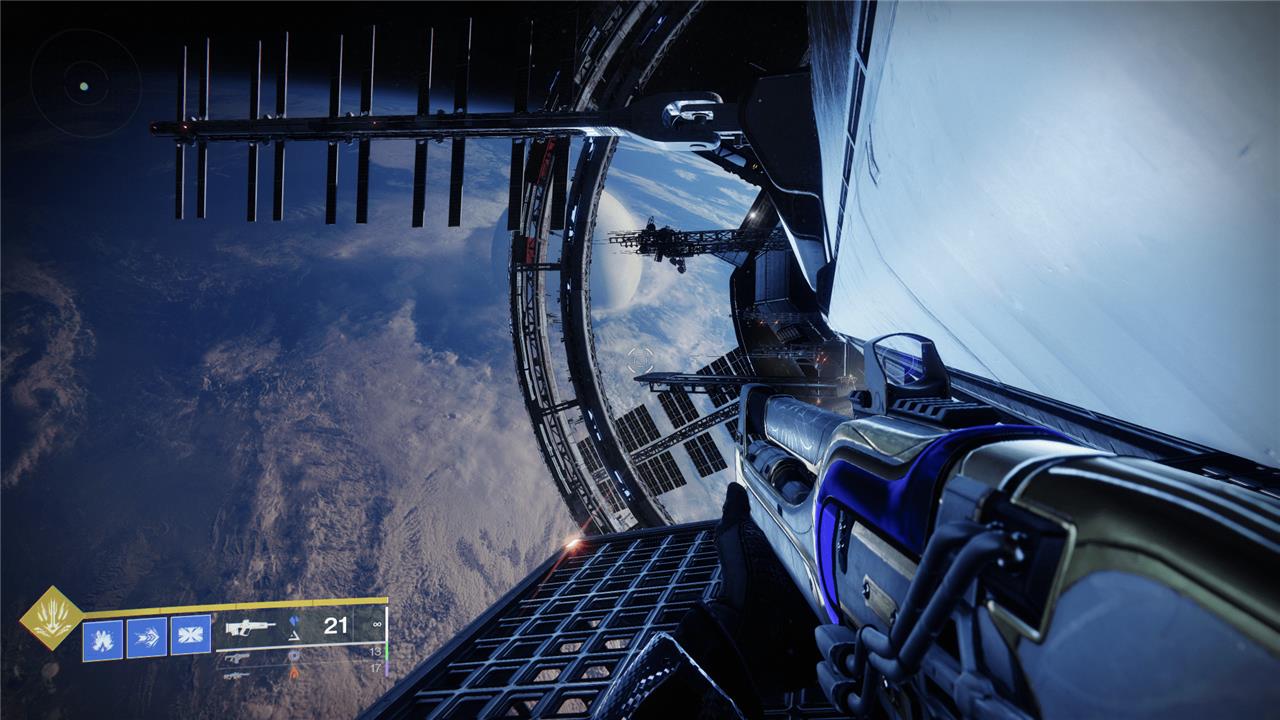The height and width of the screenshot is (720, 1280).
Task: Activate the gold diamond super ability icon
Action: [50, 617]
